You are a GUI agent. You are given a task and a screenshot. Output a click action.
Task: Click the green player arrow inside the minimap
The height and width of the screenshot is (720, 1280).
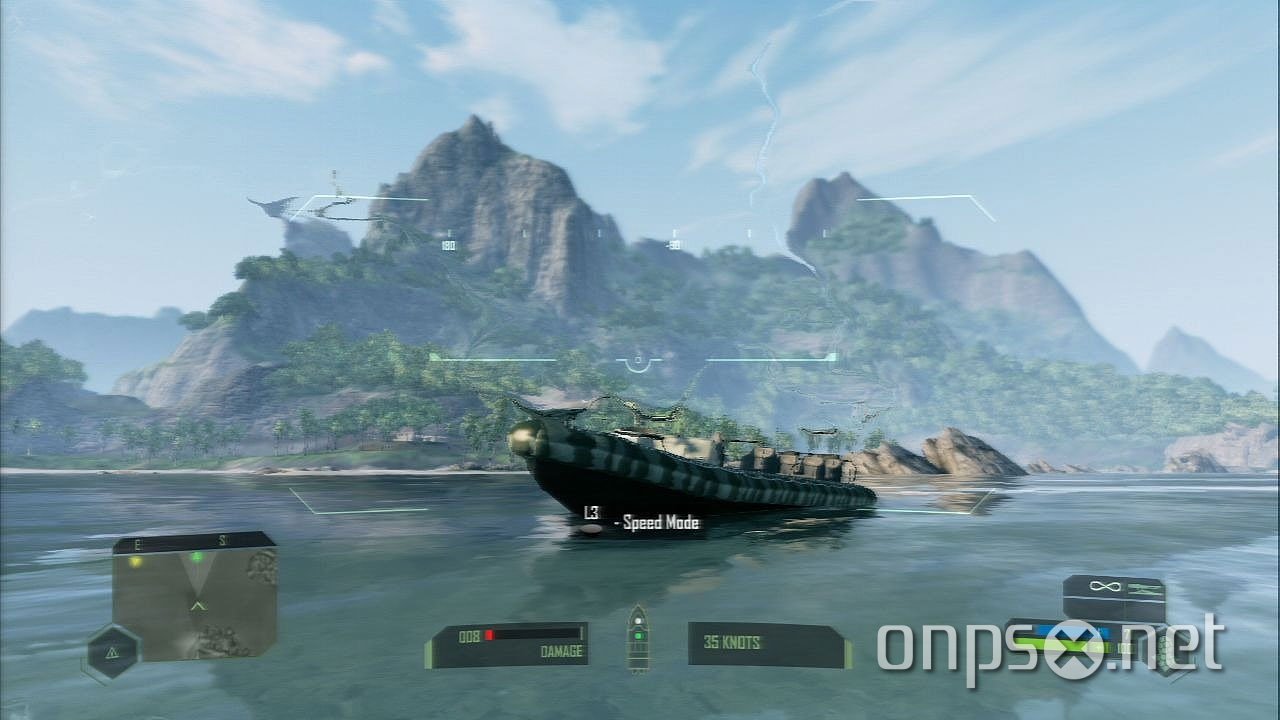pyautogui.click(x=198, y=604)
